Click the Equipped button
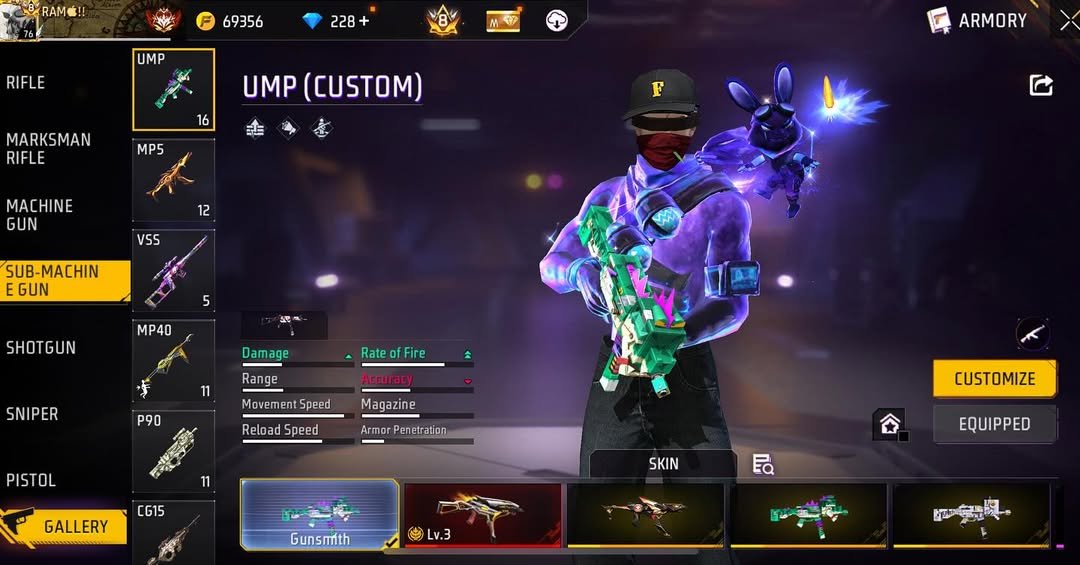 pyautogui.click(x=994, y=424)
